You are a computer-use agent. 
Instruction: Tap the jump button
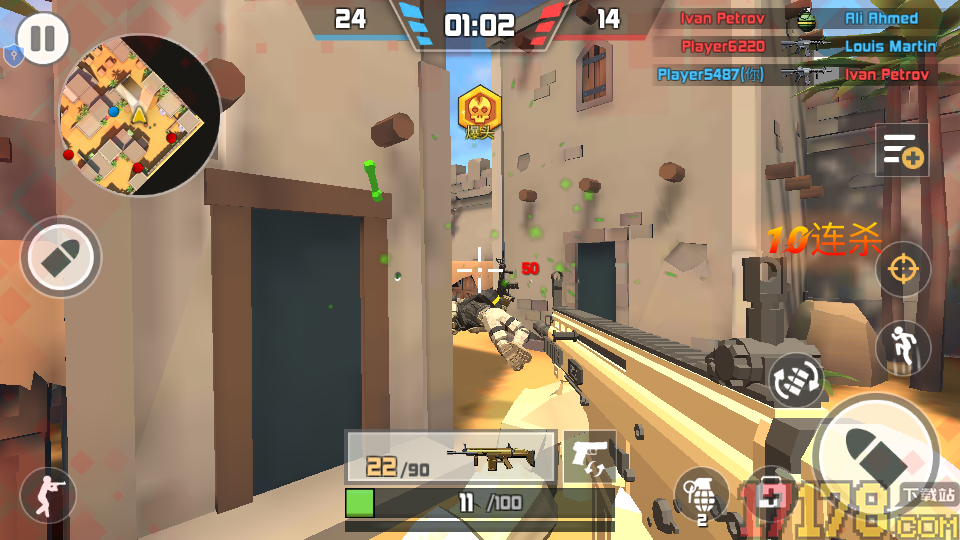pos(903,347)
